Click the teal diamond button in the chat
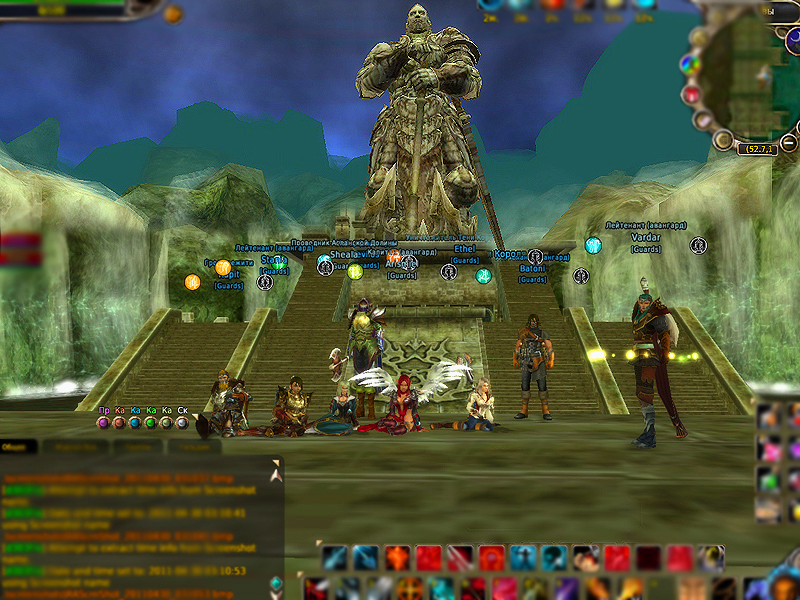 pyautogui.click(x=276, y=584)
